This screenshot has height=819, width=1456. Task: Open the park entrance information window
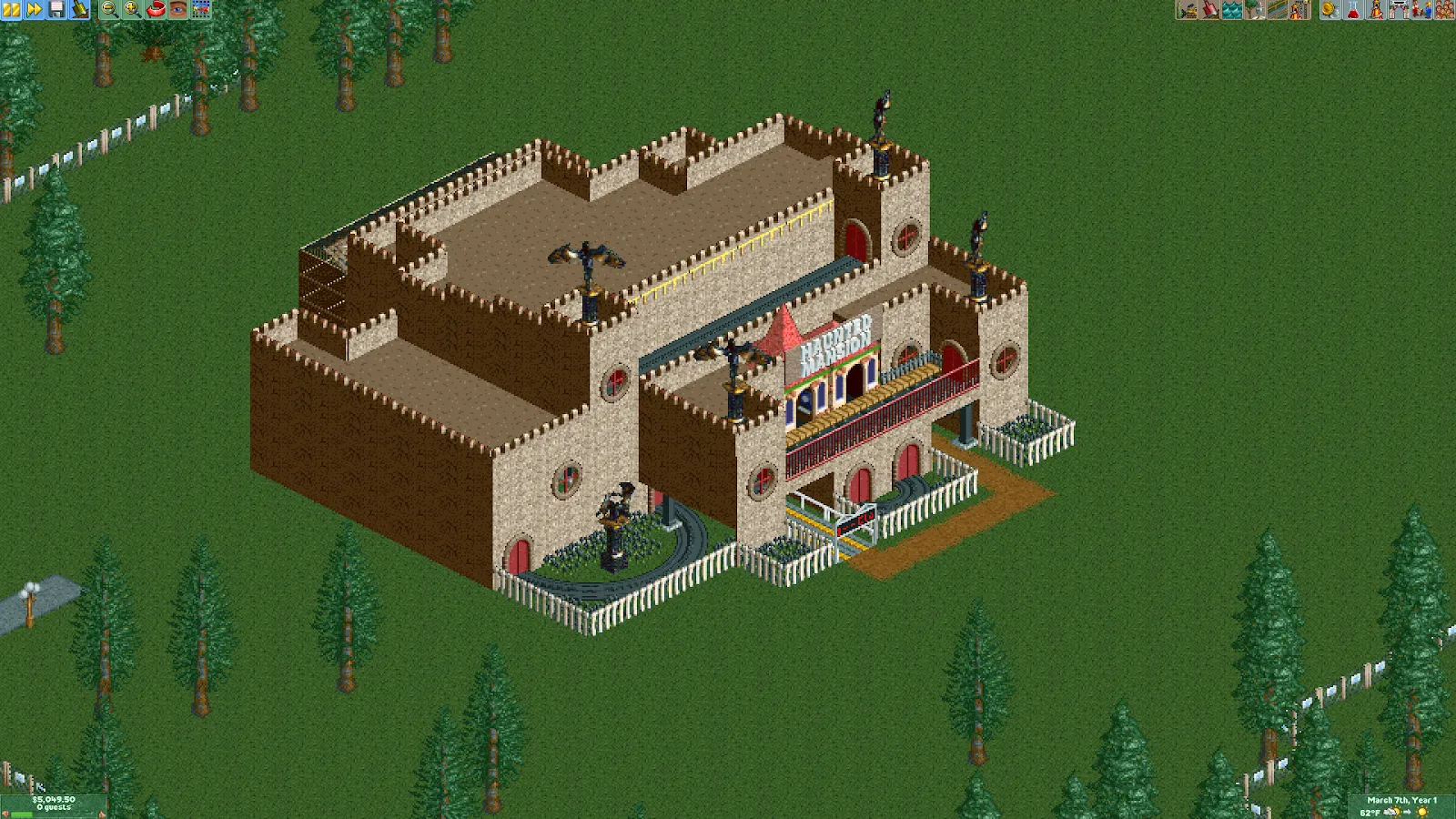1399,9
